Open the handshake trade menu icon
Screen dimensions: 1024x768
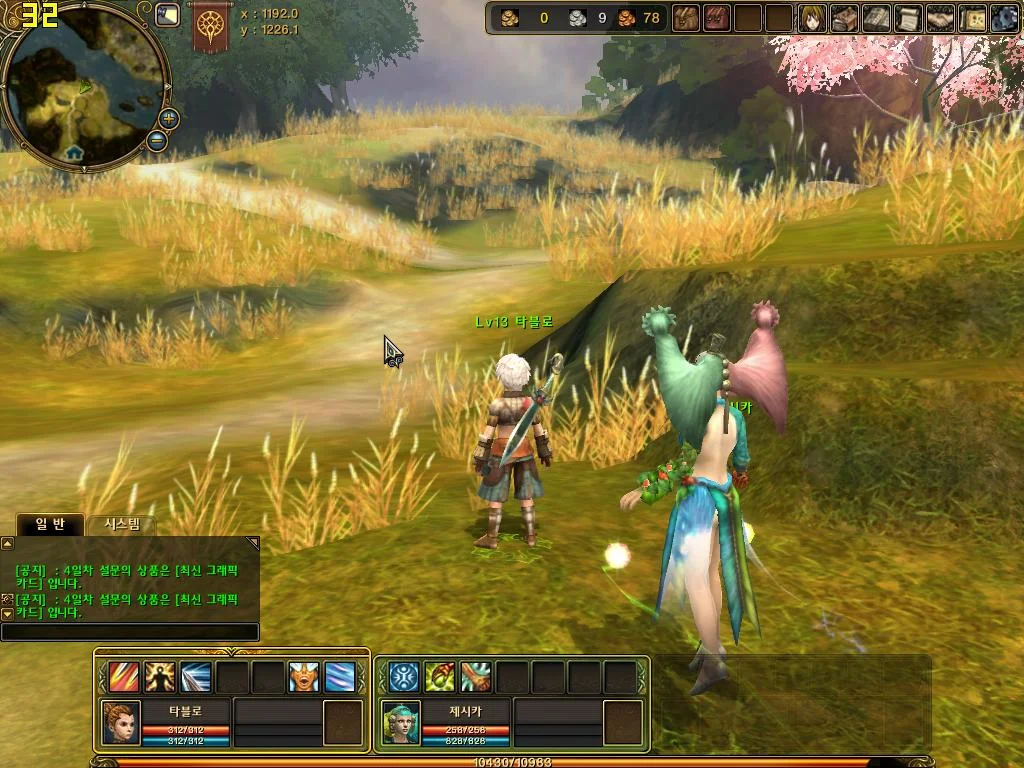tap(940, 18)
